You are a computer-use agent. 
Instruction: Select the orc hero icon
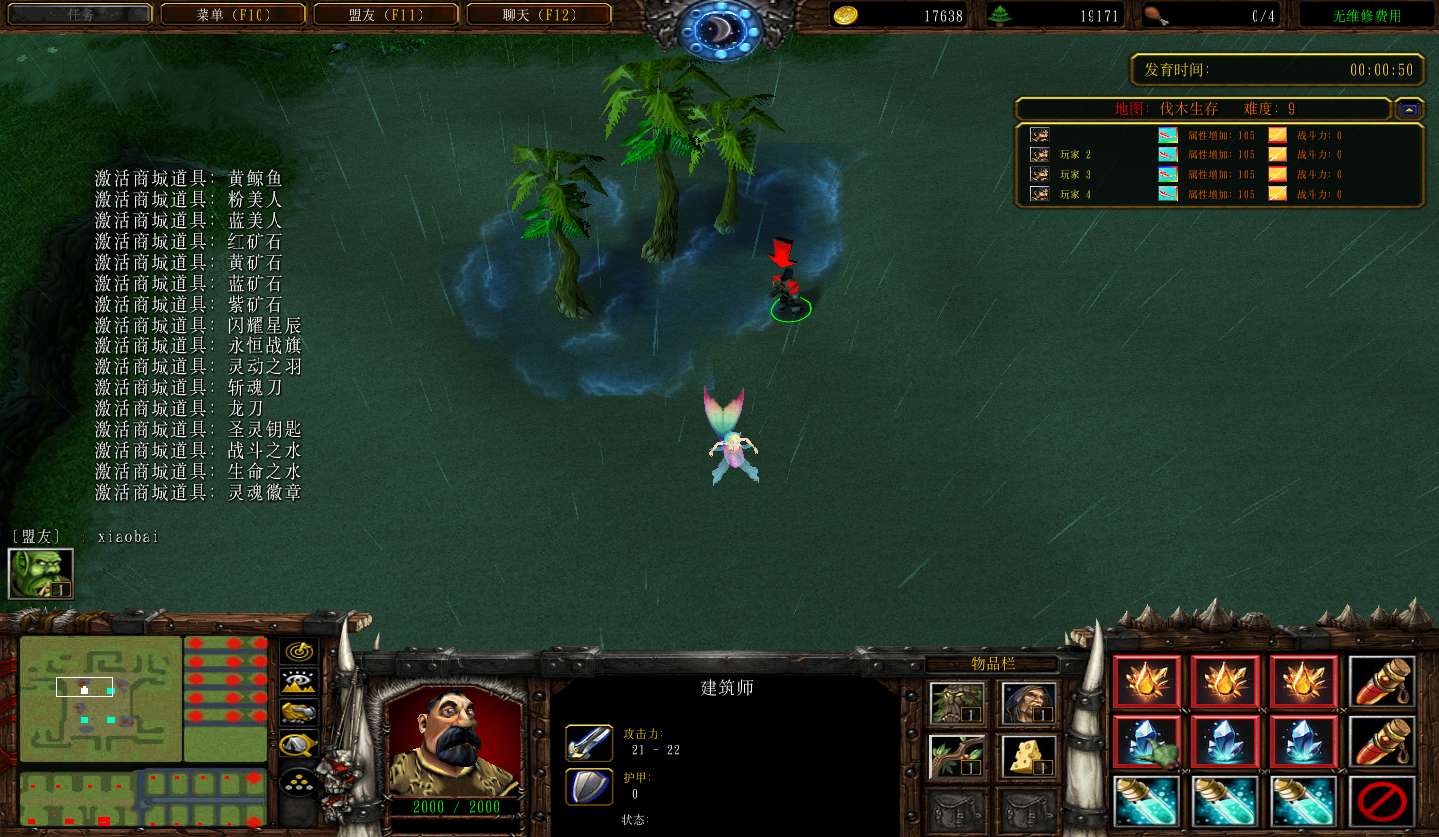point(41,573)
